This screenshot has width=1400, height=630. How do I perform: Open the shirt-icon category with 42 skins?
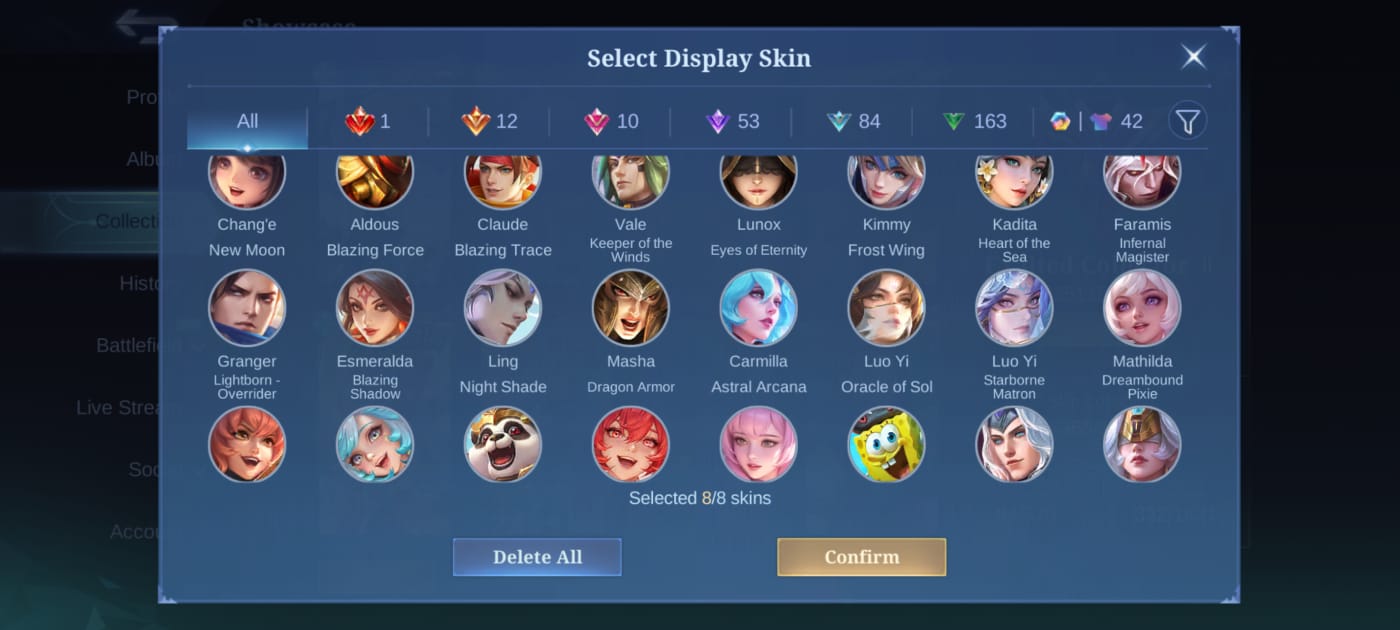point(1116,122)
